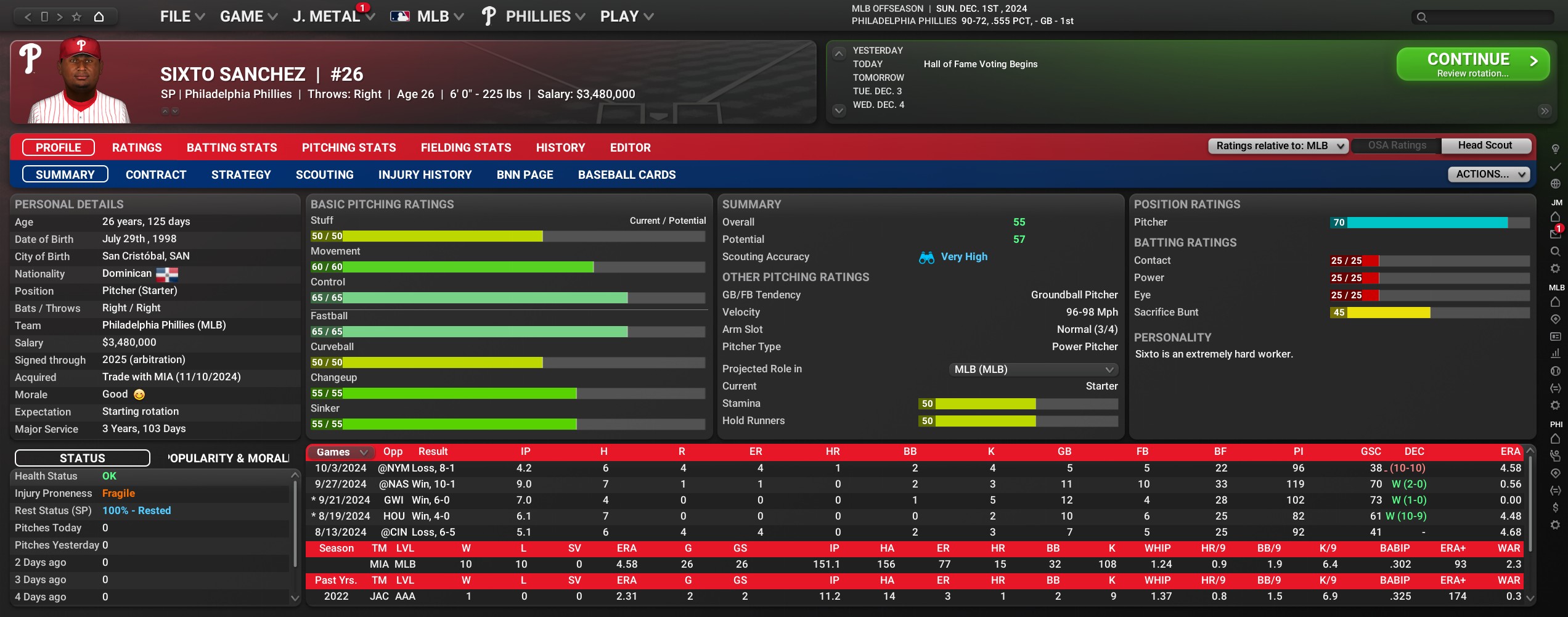Switch to the Popularity & Morale tab
The image size is (1568, 617).
click(228, 459)
